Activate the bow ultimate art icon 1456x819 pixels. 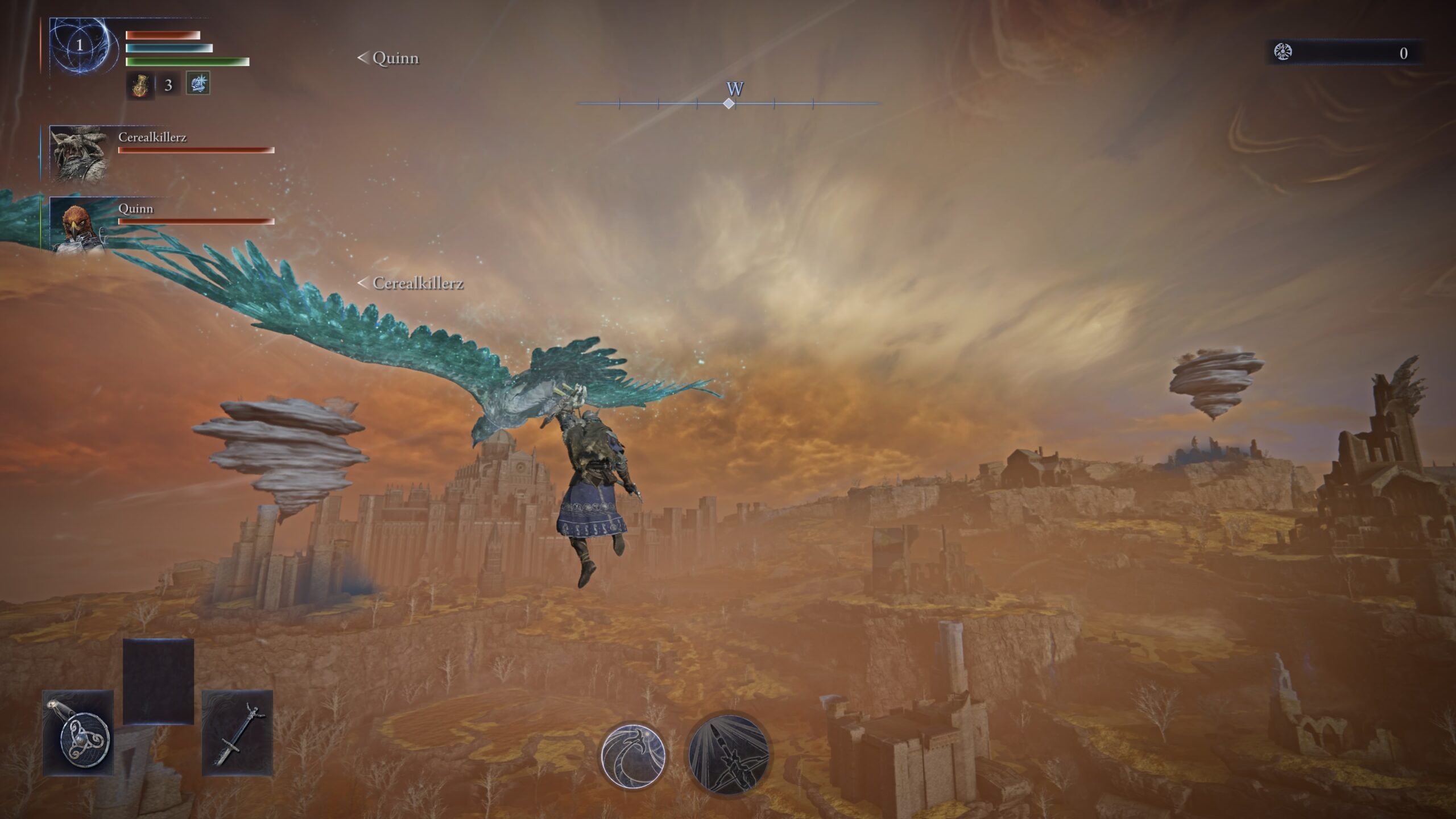point(729,755)
